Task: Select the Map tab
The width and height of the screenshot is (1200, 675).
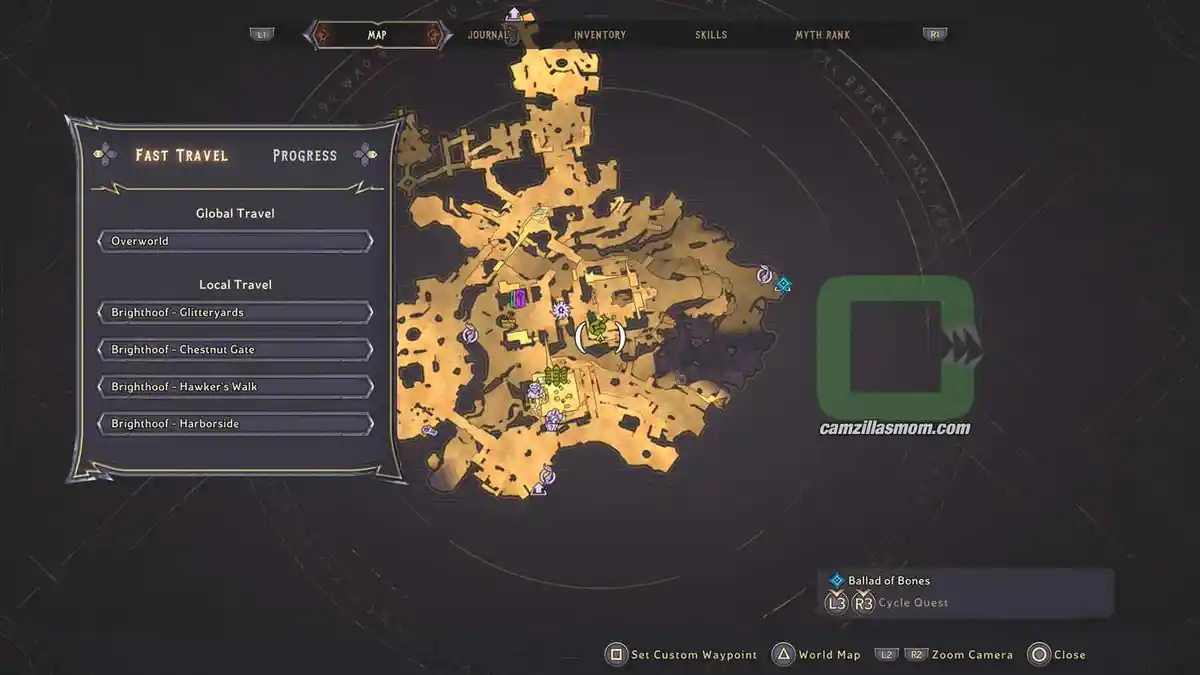Action: coord(377,35)
